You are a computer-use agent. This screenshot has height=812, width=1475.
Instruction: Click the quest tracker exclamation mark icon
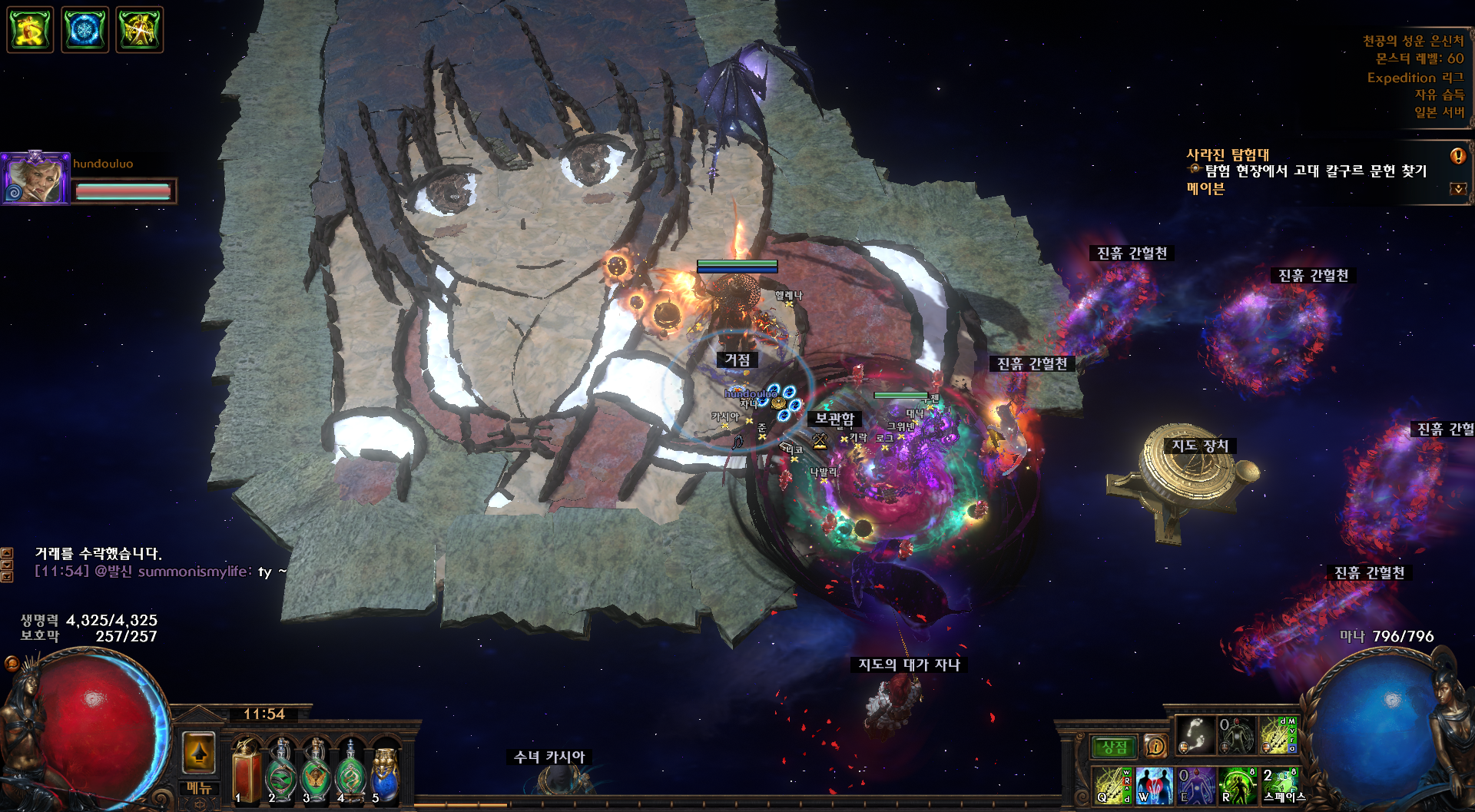click(1457, 156)
